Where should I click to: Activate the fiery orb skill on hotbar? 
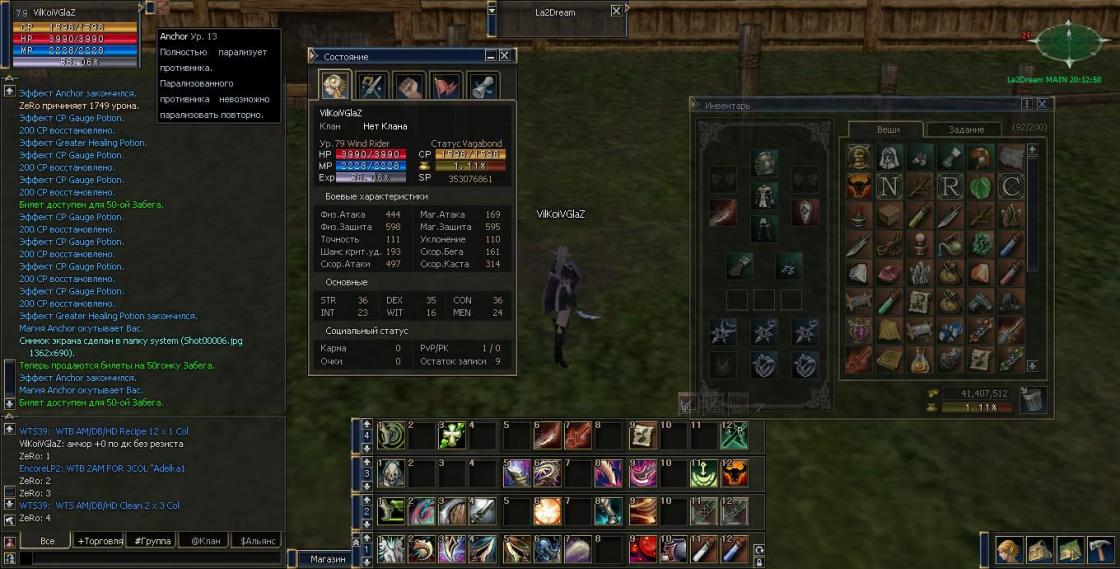point(548,511)
